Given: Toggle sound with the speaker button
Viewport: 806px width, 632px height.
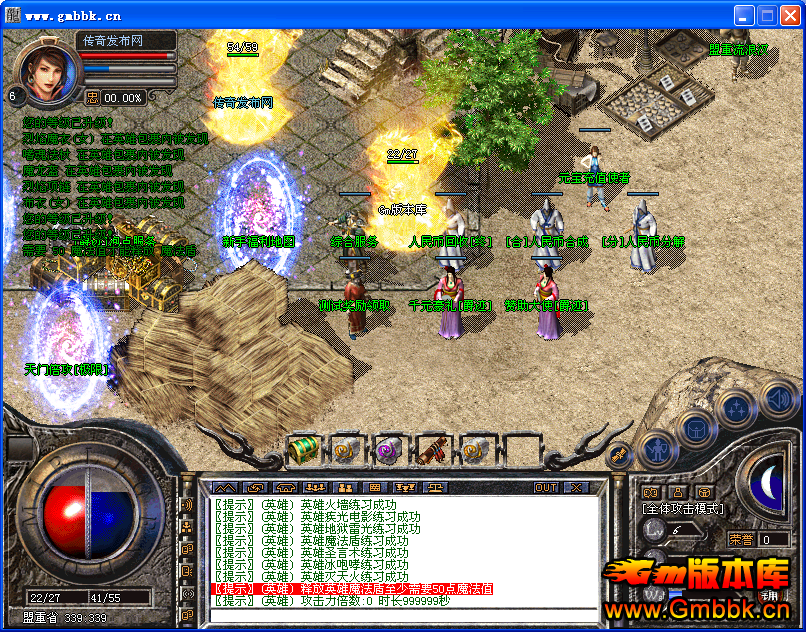Looking at the screenshot, I should pos(778,400).
